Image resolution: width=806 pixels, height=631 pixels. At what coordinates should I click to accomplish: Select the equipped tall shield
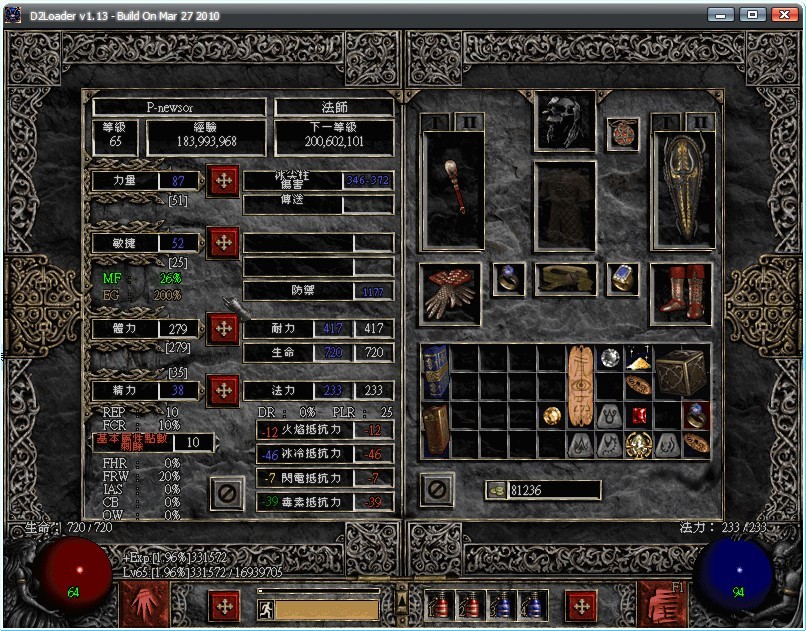[683, 190]
